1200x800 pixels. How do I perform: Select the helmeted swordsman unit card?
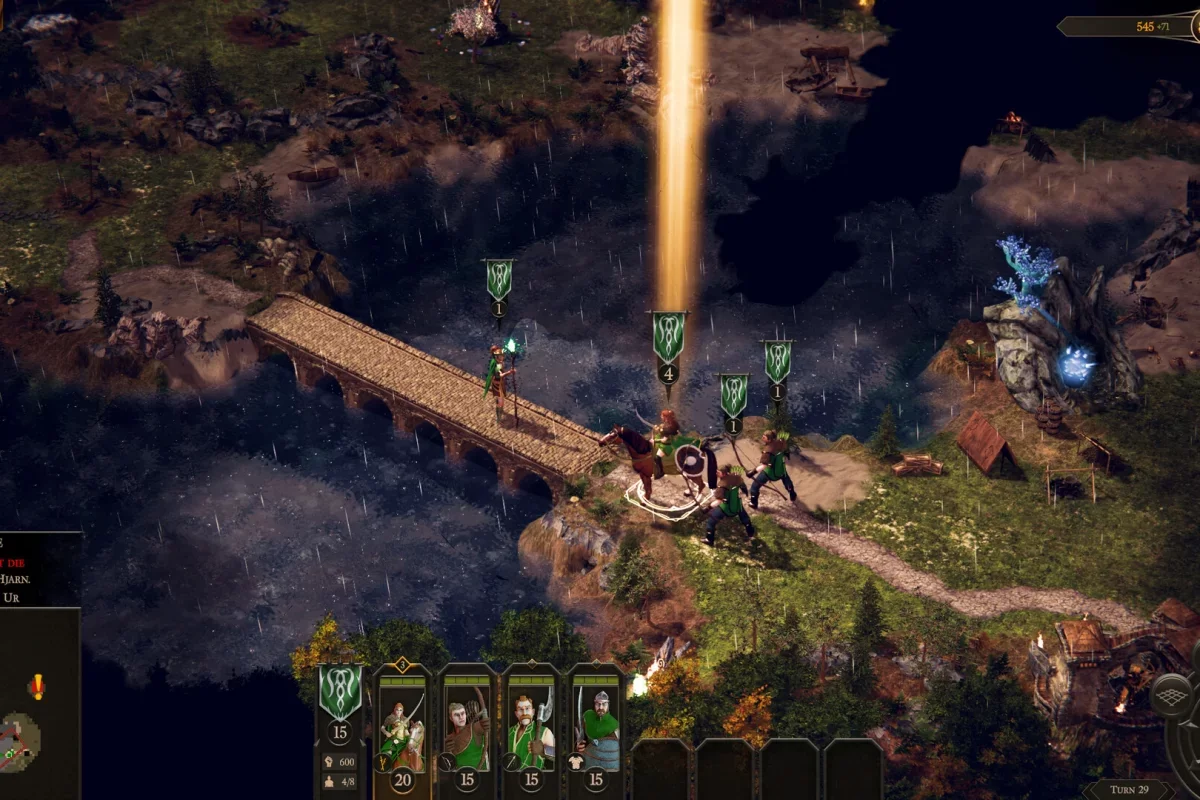(596, 722)
